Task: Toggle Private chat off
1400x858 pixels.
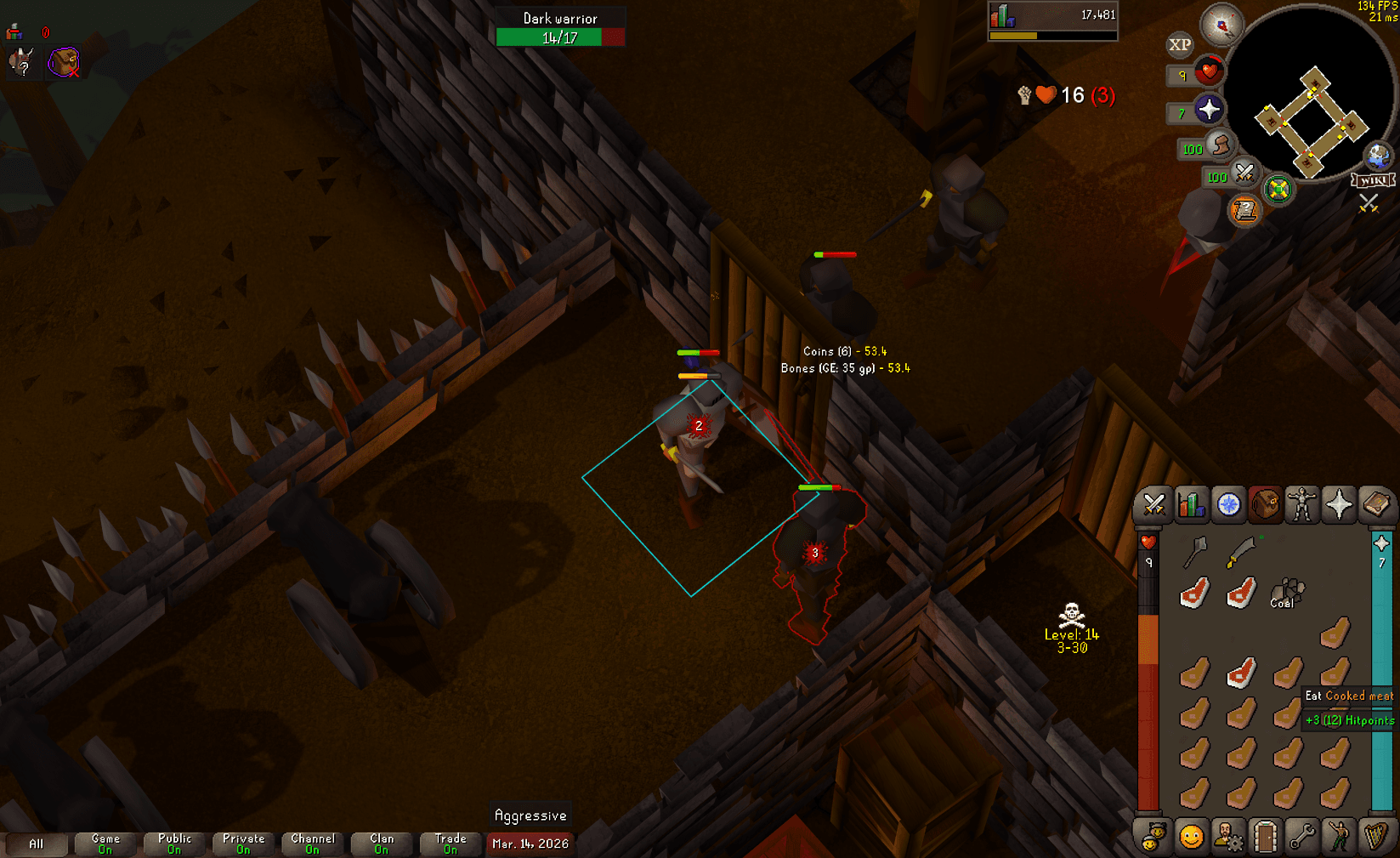Action: pos(242,842)
